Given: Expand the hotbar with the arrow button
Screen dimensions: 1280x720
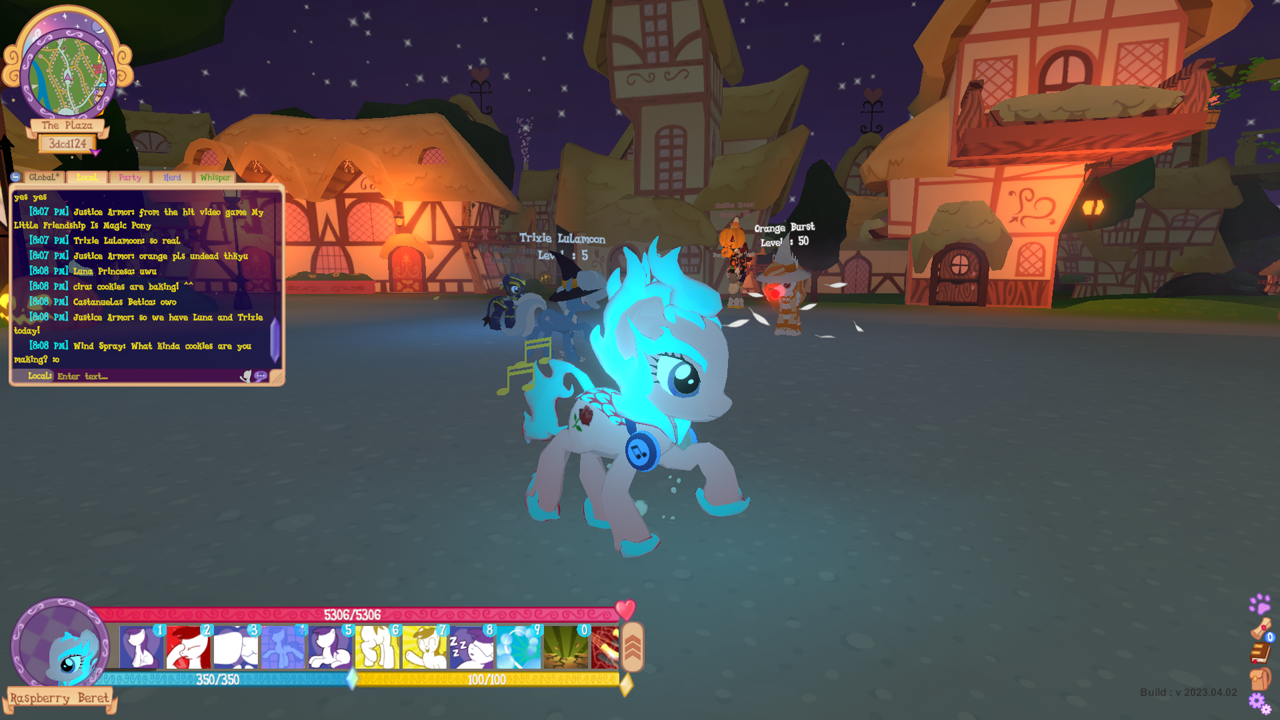Looking at the screenshot, I should 632,647.
